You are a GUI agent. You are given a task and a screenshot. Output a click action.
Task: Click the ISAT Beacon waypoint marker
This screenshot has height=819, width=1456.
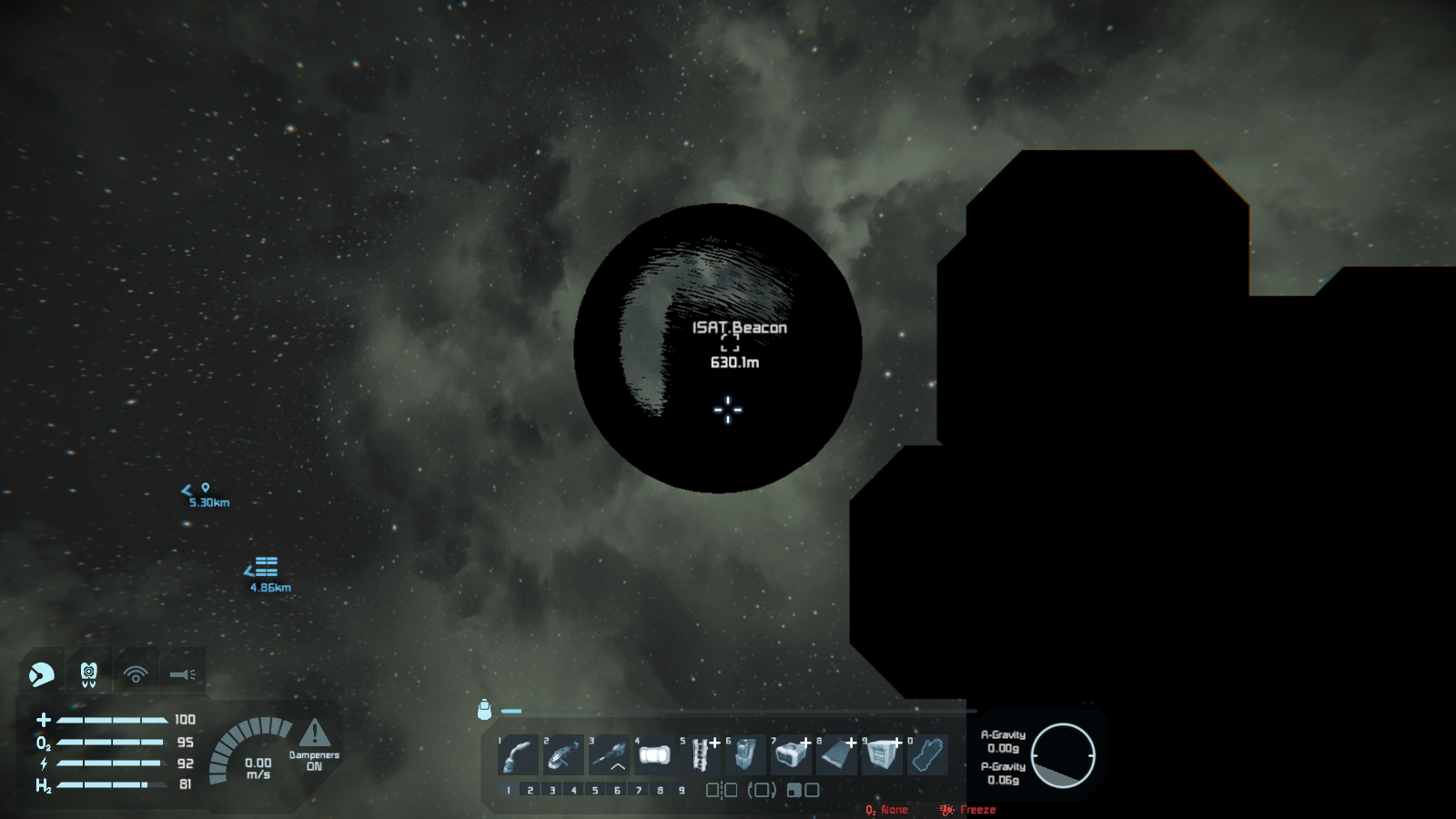pyautogui.click(x=730, y=343)
